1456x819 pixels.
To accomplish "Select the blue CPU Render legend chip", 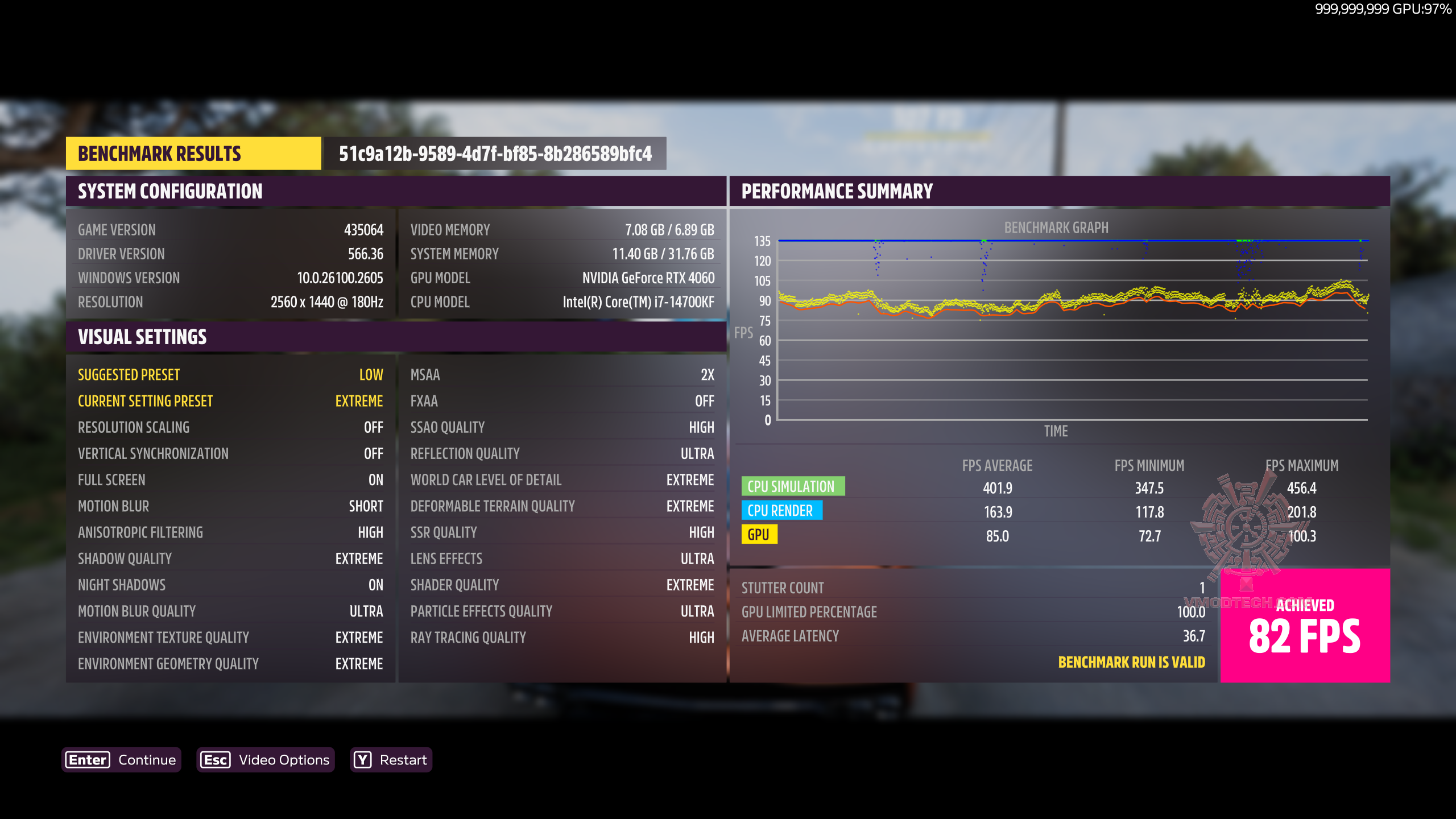I will (781, 511).
